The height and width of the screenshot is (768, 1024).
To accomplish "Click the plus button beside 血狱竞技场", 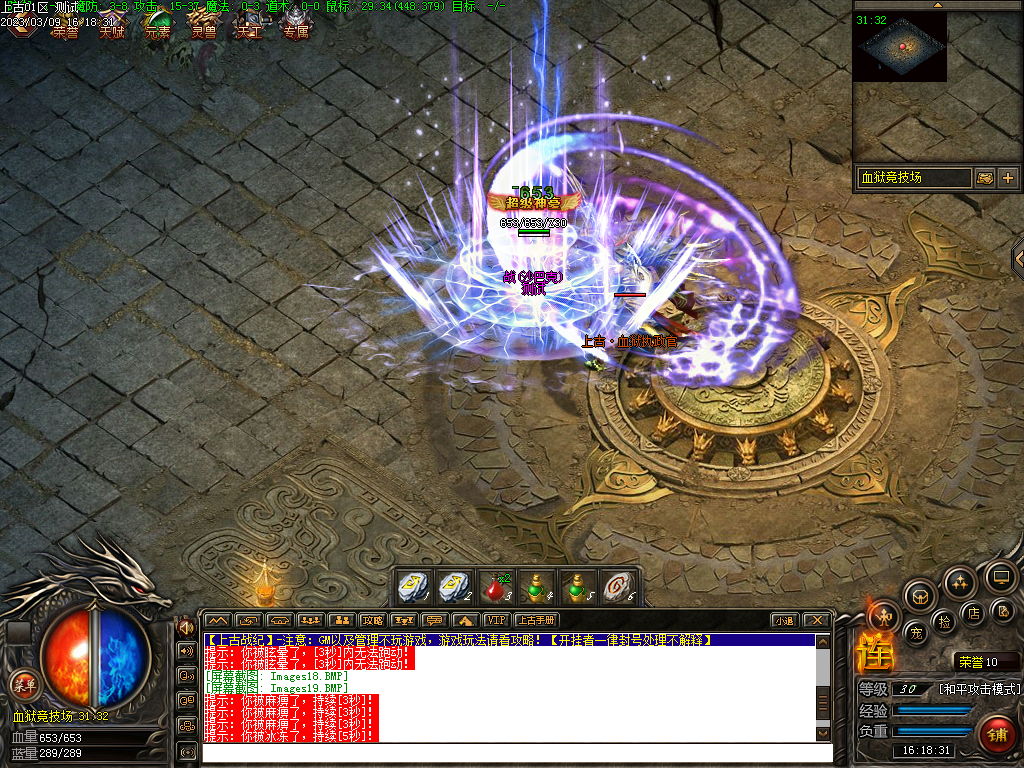I will pos(1007,178).
